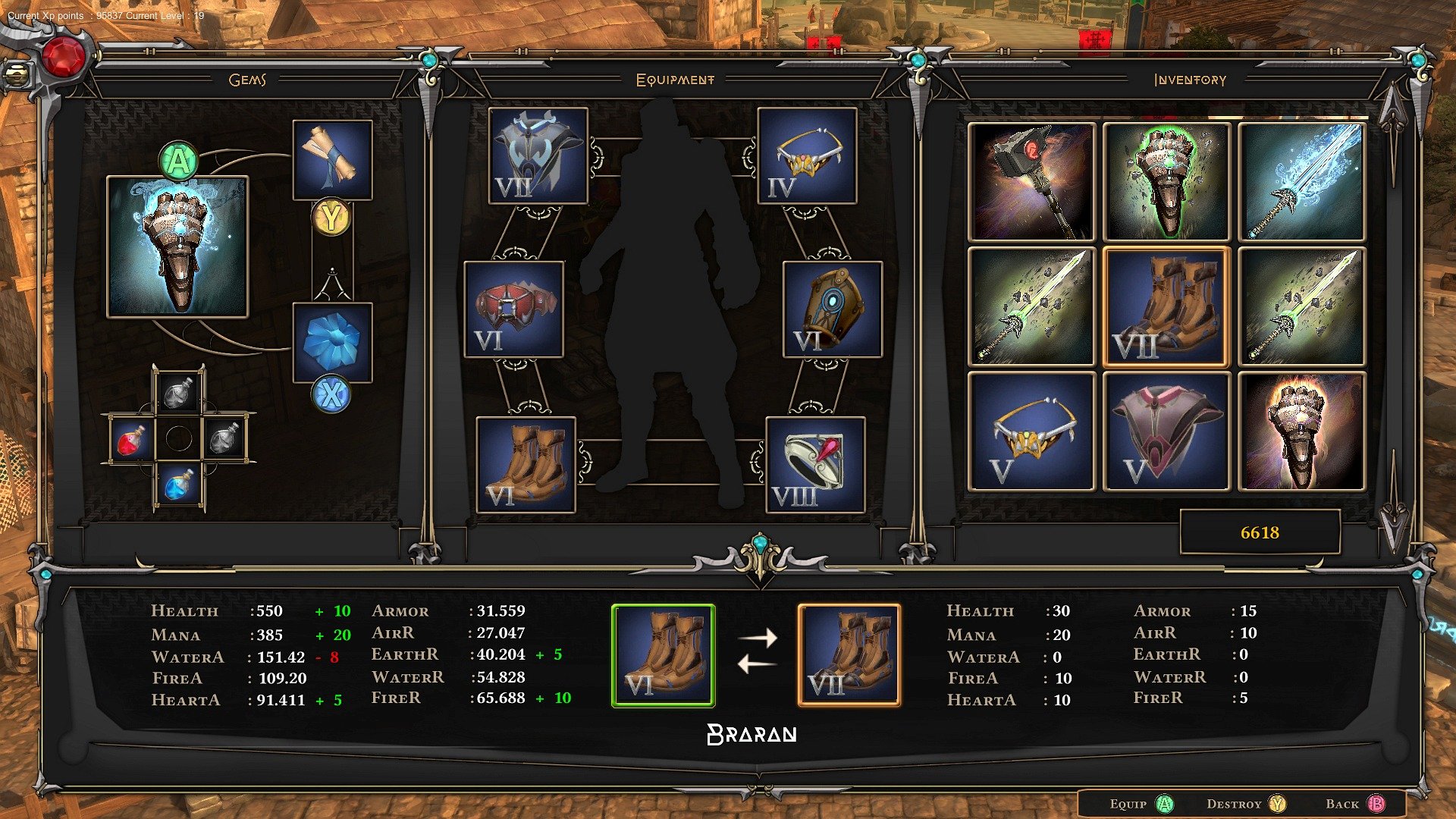Click the equipped tier VI boots slot

coord(526,465)
